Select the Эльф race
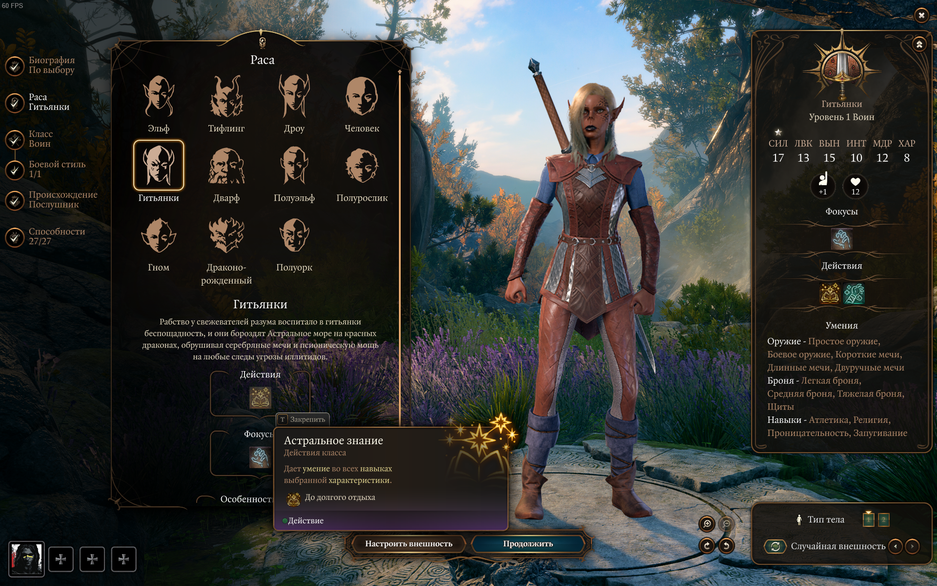The height and width of the screenshot is (586, 937). tap(158, 97)
